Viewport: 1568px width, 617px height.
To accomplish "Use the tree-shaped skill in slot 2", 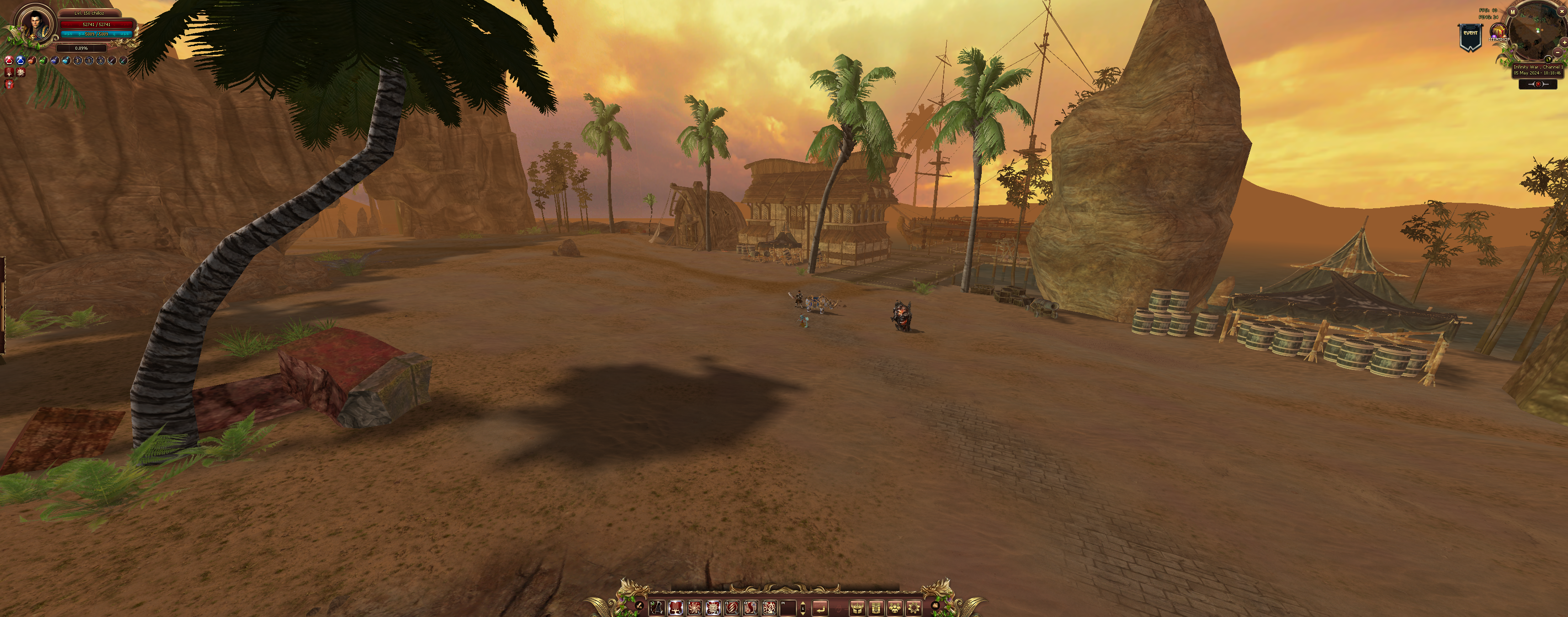I will tap(676, 607).
